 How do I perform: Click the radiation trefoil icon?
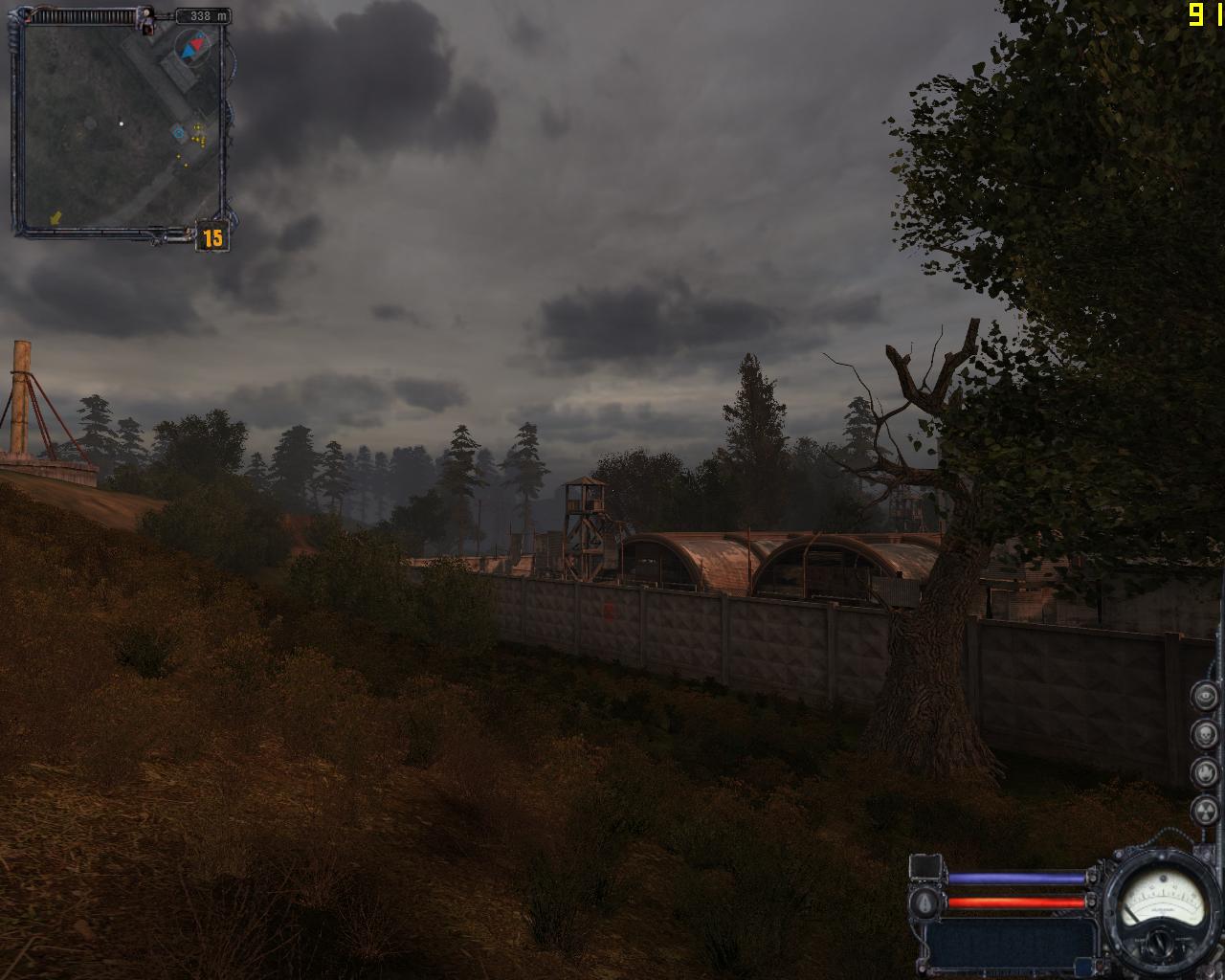tap(1204, 811)
